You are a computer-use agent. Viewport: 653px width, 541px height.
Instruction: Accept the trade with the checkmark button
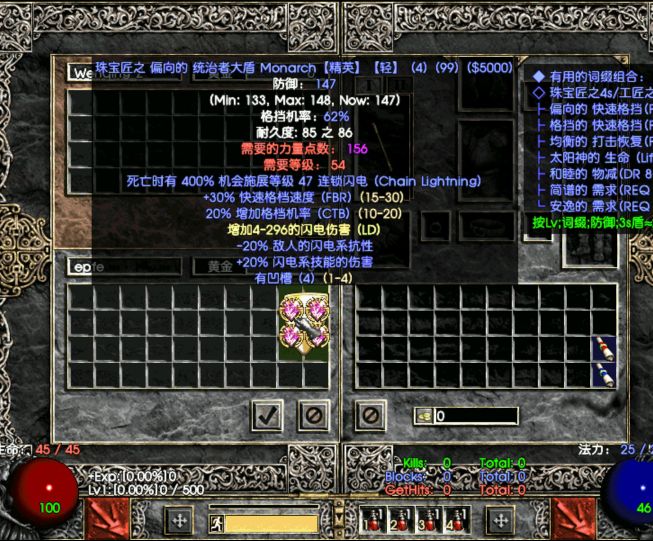tap(267, 413)
